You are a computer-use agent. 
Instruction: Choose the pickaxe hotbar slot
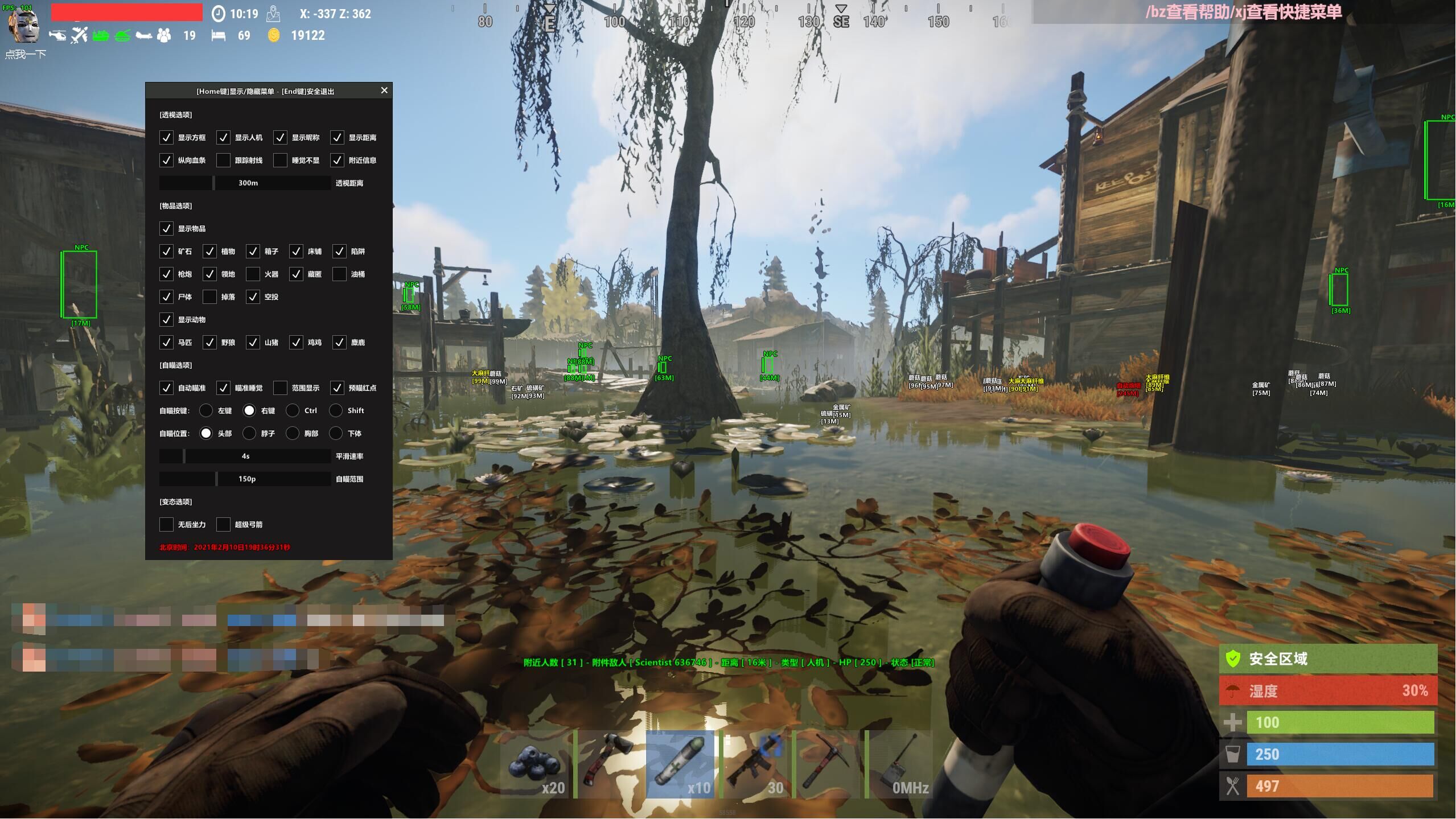828,764
